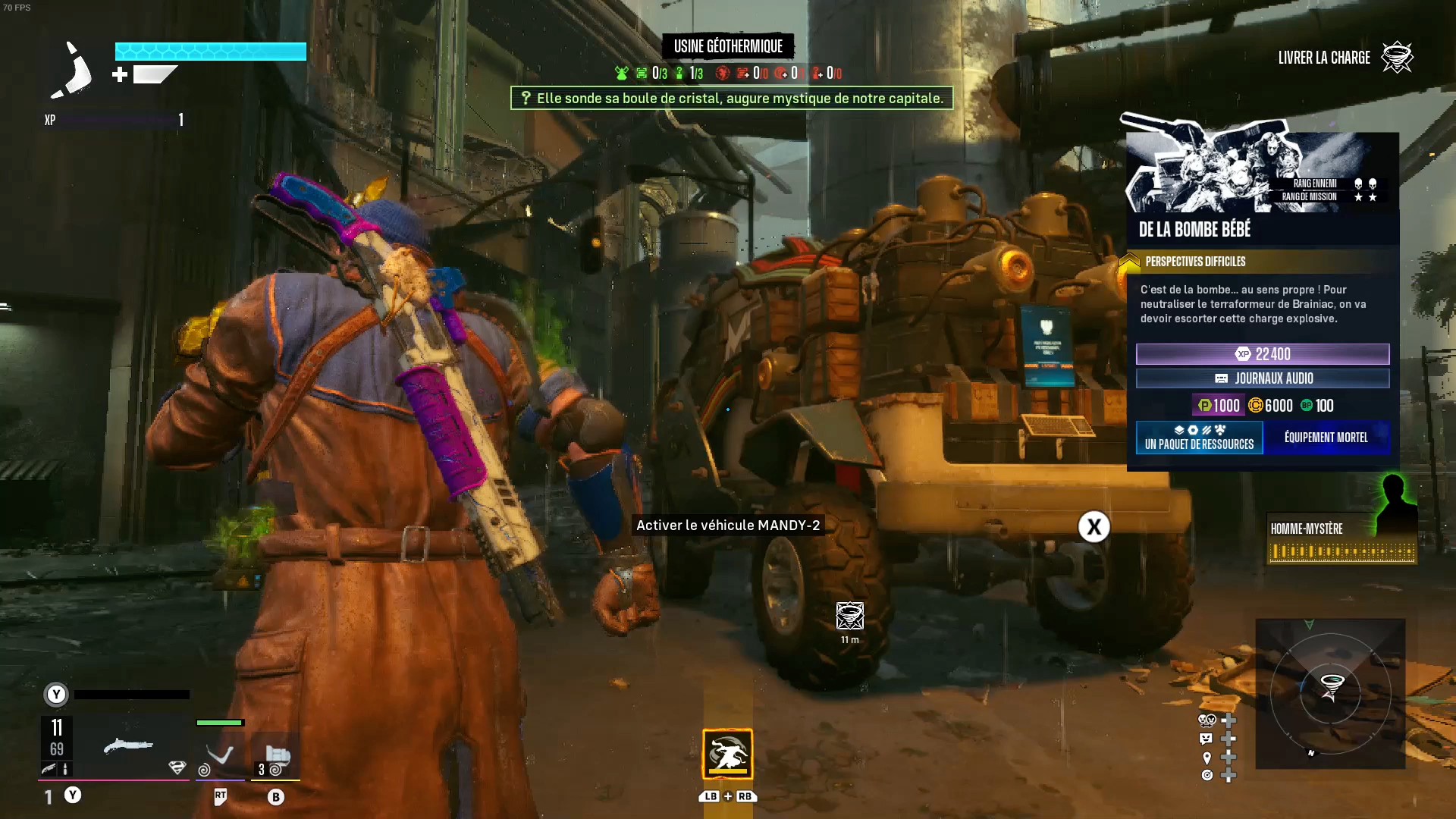The width and height of the screenshot is (1456, 819).
Task: Activate the squad ability icon
Action: 727,754
